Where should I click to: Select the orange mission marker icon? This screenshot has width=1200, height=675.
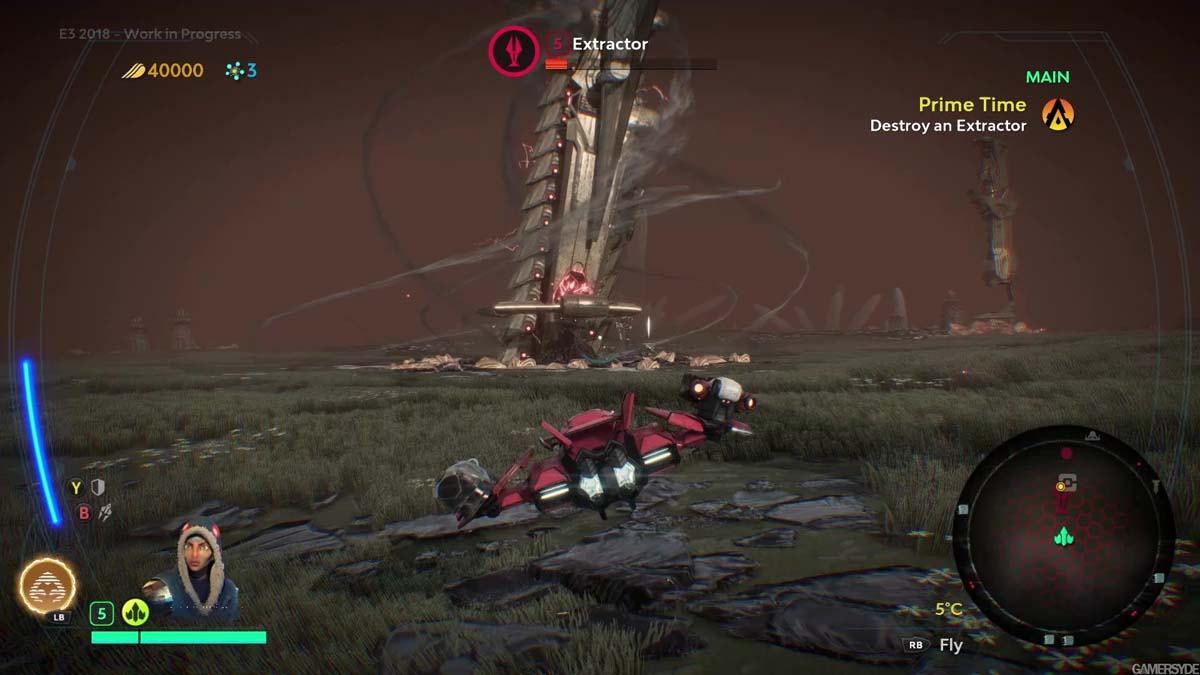[x=1058, y=115]
